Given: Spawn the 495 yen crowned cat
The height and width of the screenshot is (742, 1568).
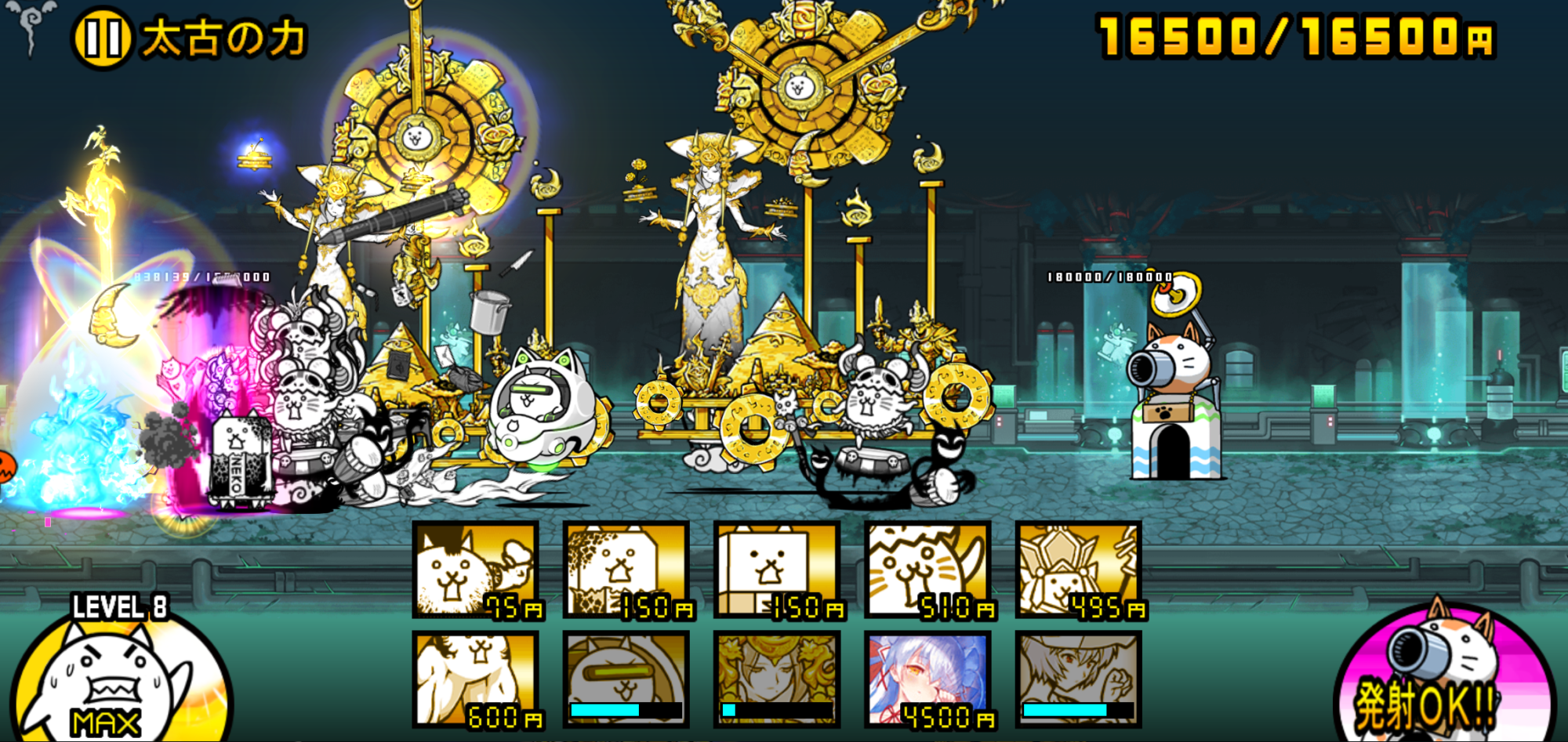Looking at the screenshot, I should pyautogui.click(x=1079, y=570).
